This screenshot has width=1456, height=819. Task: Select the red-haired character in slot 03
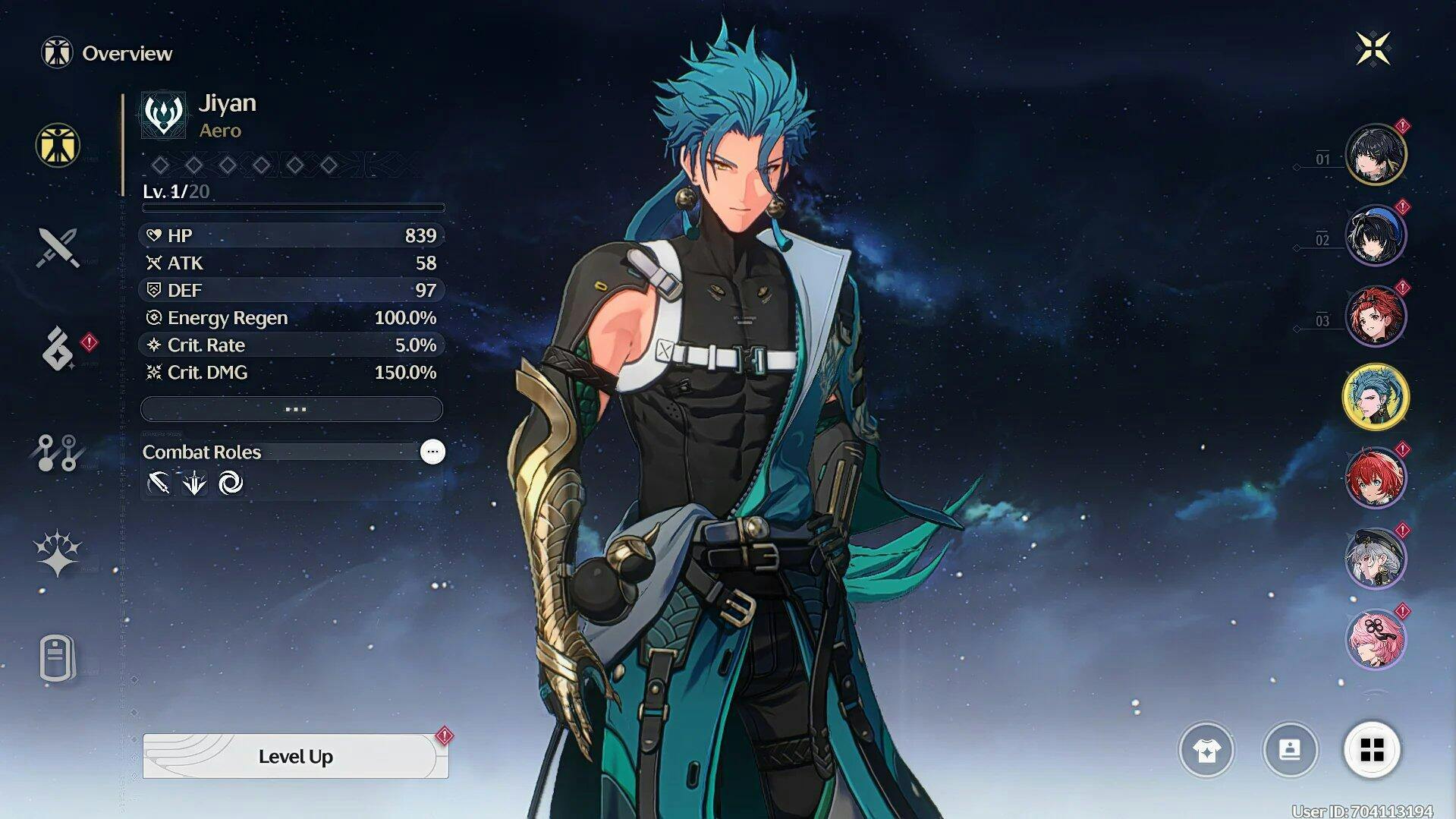(1375, 316)
